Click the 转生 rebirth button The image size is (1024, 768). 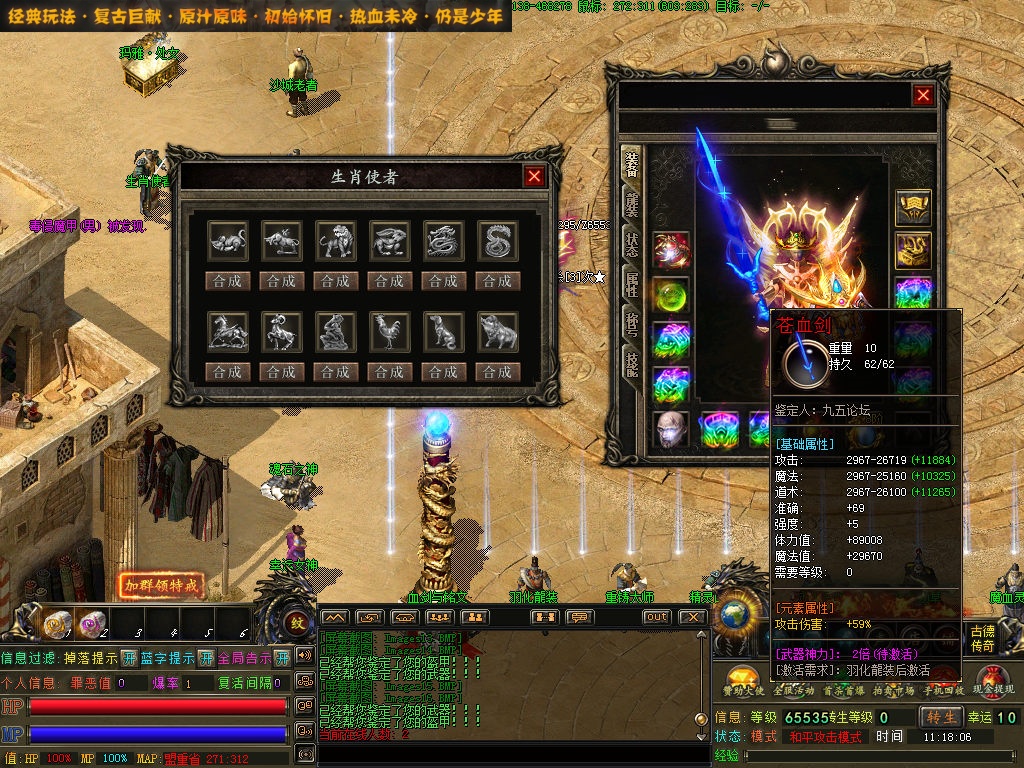(x=941, y=717)
